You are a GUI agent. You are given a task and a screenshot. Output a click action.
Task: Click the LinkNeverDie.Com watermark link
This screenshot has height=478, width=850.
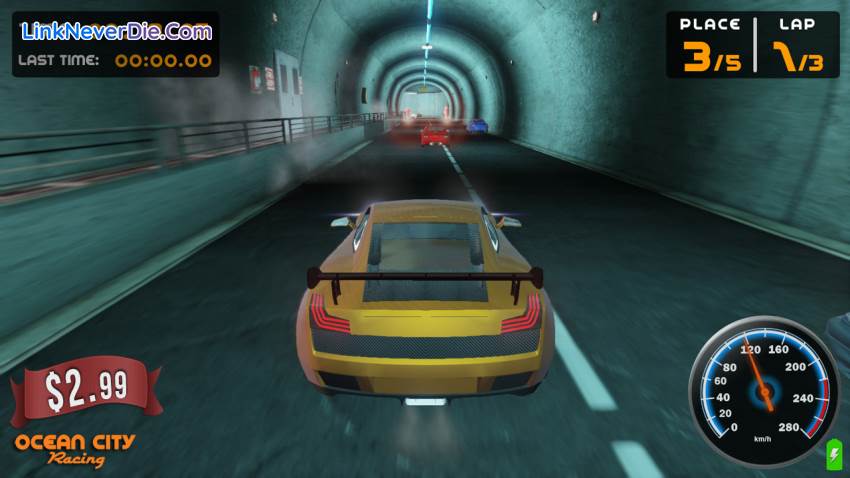tap(117, 31)
